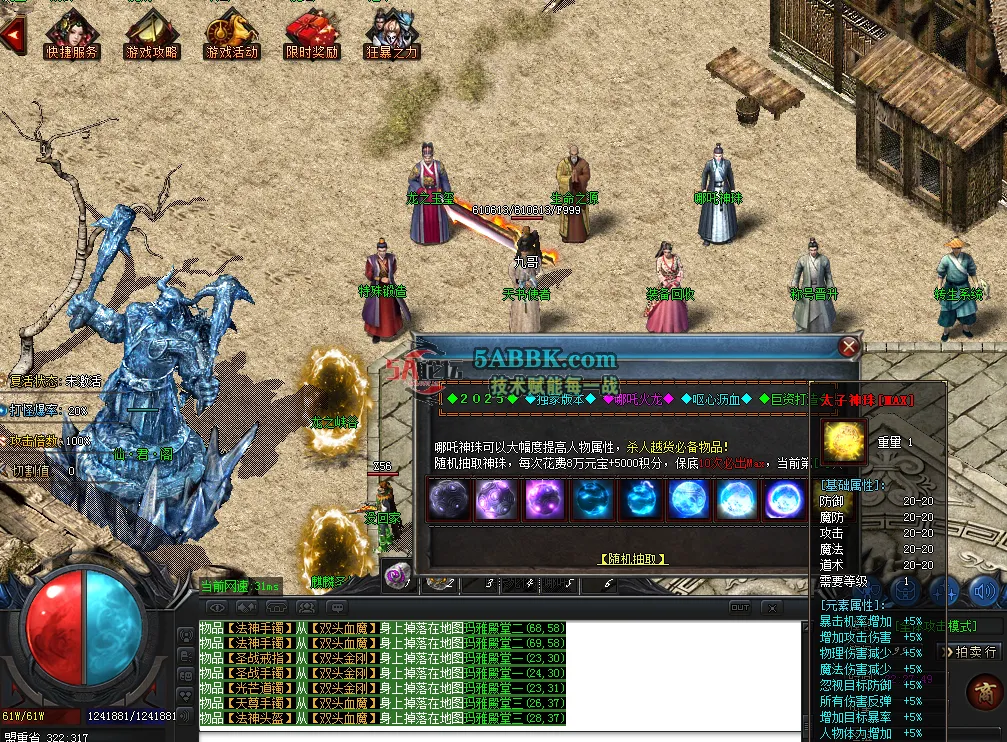Open the 拍卖行 auction house

pos(969,651)
